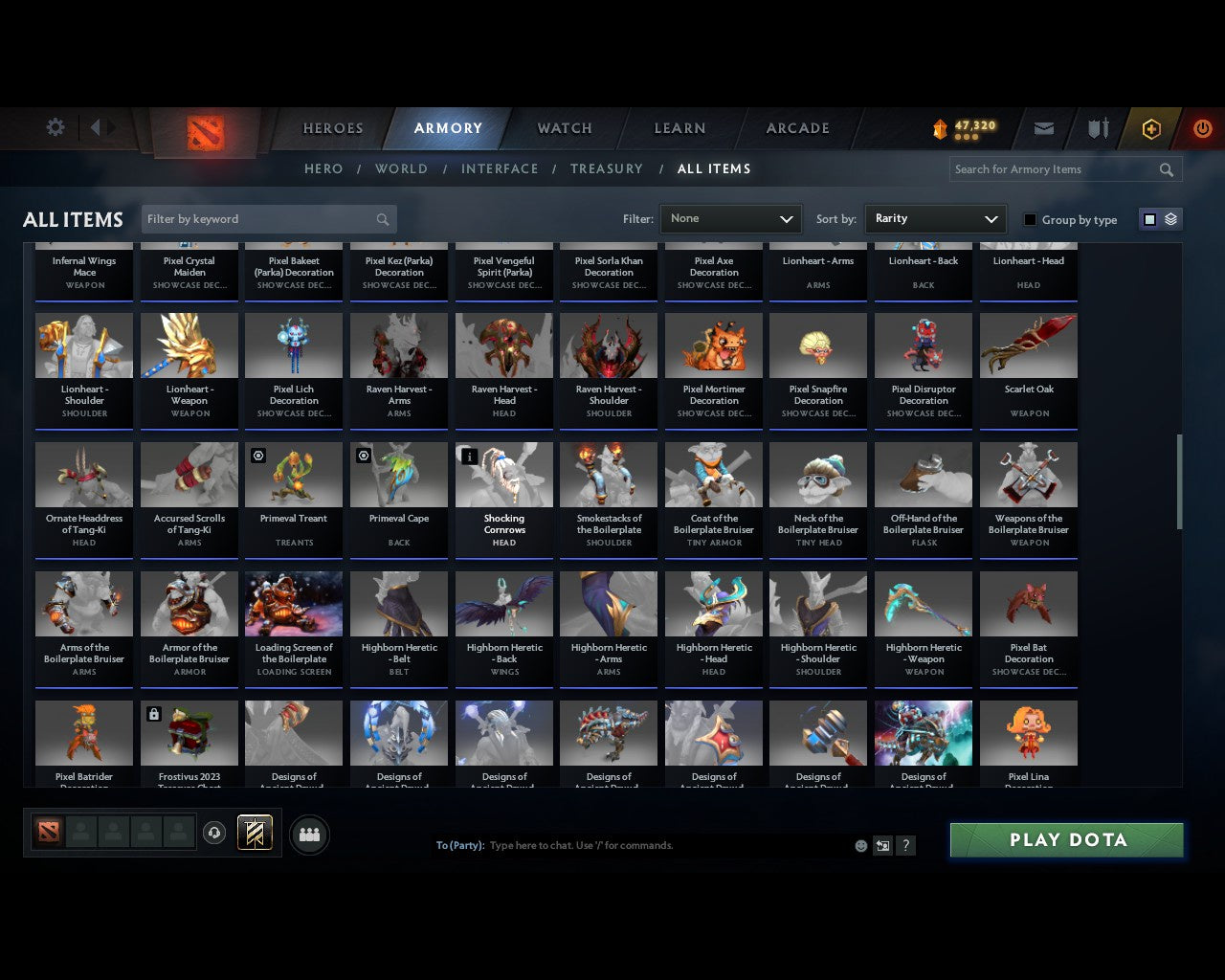Toggle the Group by type checkbox
Viewport: 1225px width, 980px height.
(1030, 219)
